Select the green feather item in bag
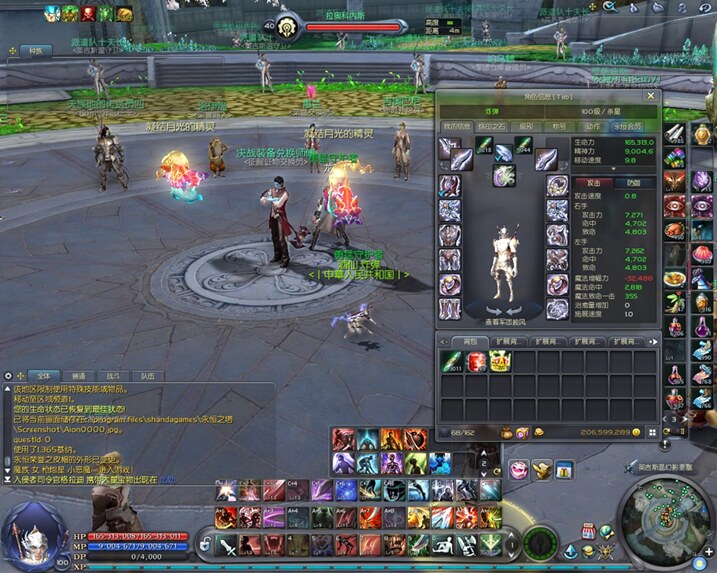Viewport: 717px width, 573px height. pos(450,361)
